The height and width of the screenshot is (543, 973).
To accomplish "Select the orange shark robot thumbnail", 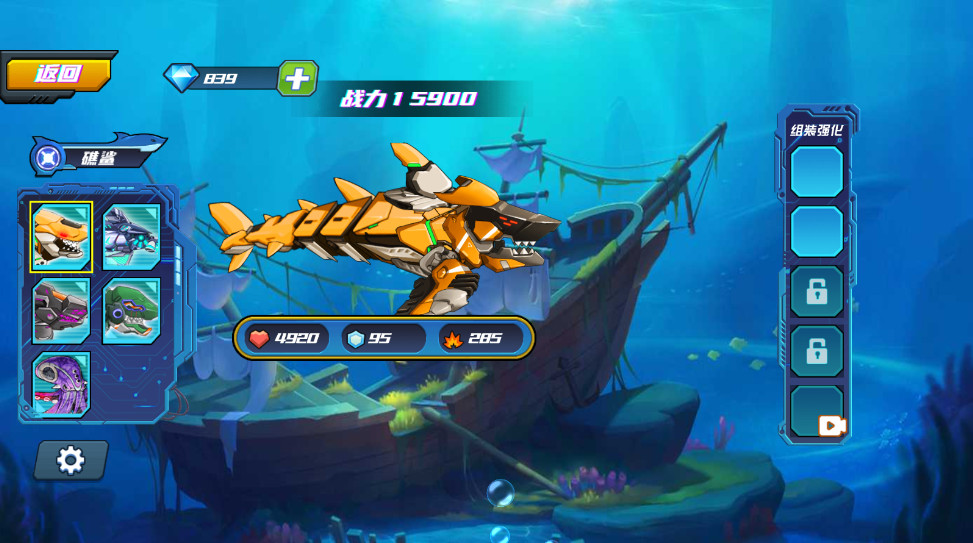I will [x=61, y=237].
